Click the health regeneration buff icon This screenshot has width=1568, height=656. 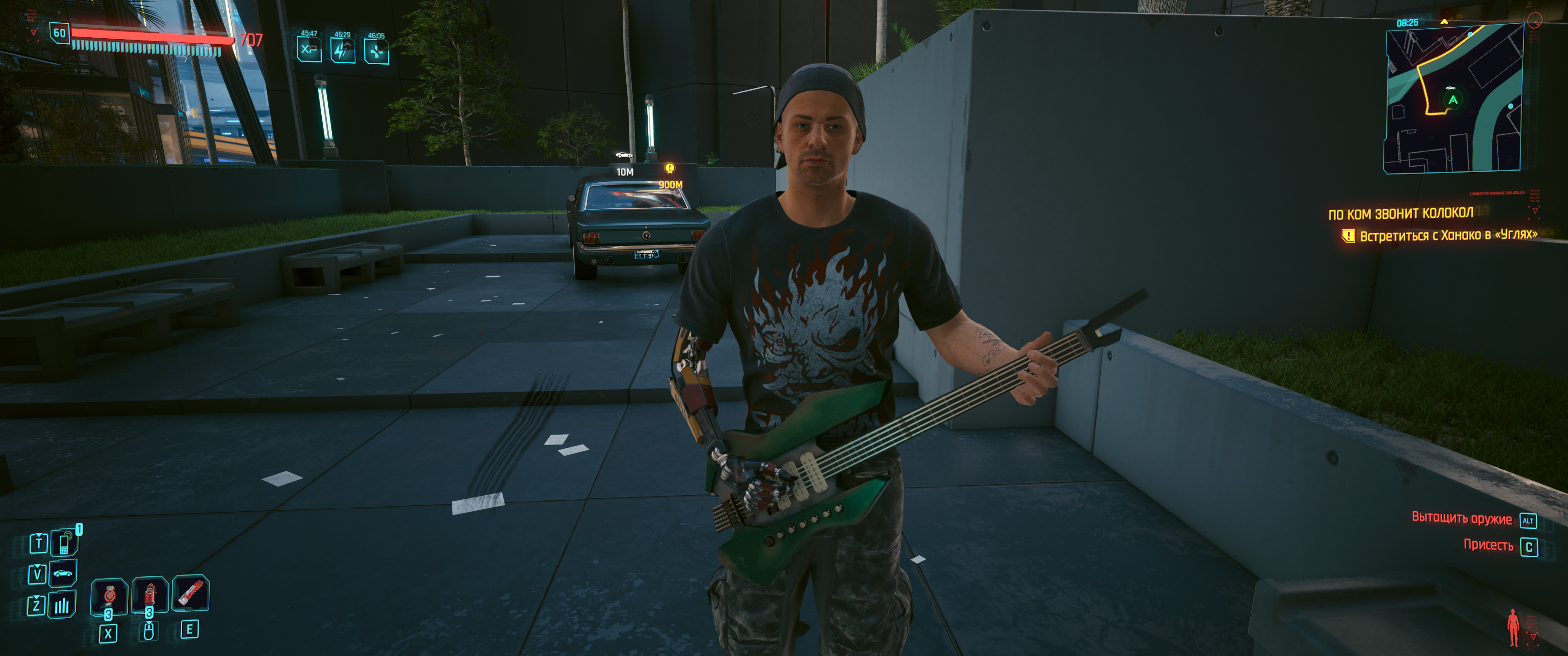(376, 52)
